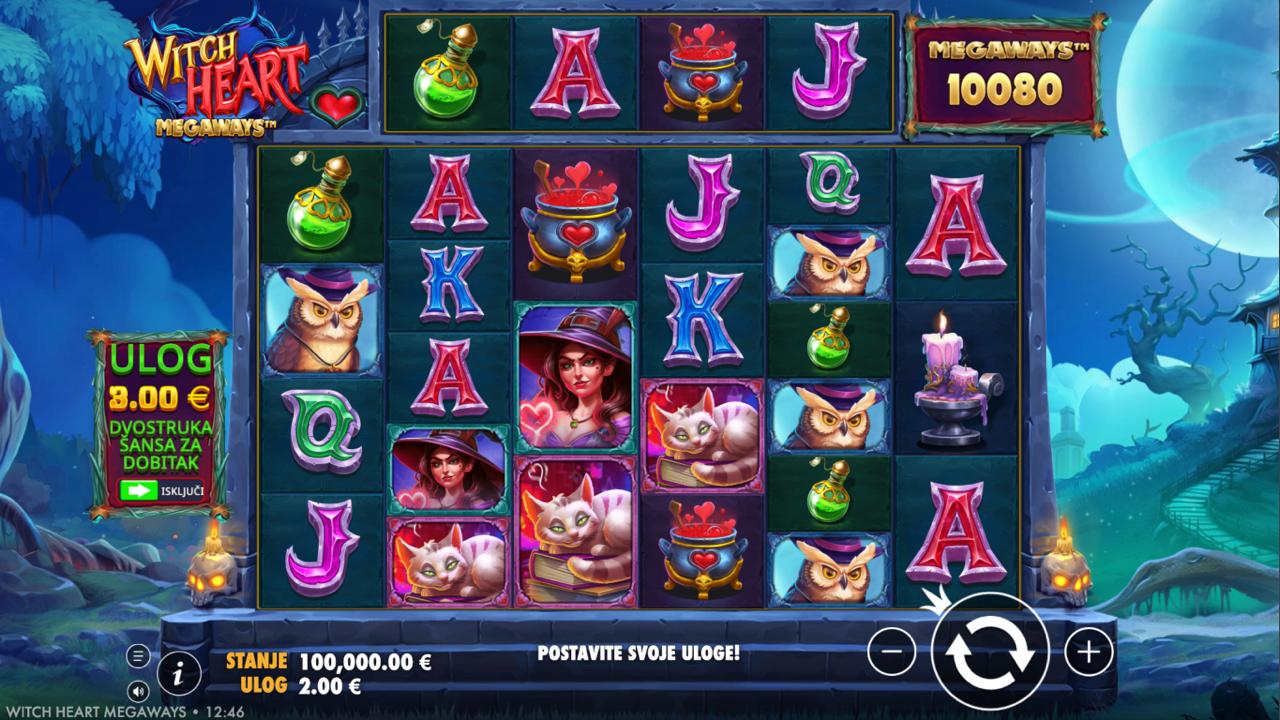Viewport: 1280px width, 720px height.
Task: Toggle the sound speaker icon
Action: pos(138,690)
